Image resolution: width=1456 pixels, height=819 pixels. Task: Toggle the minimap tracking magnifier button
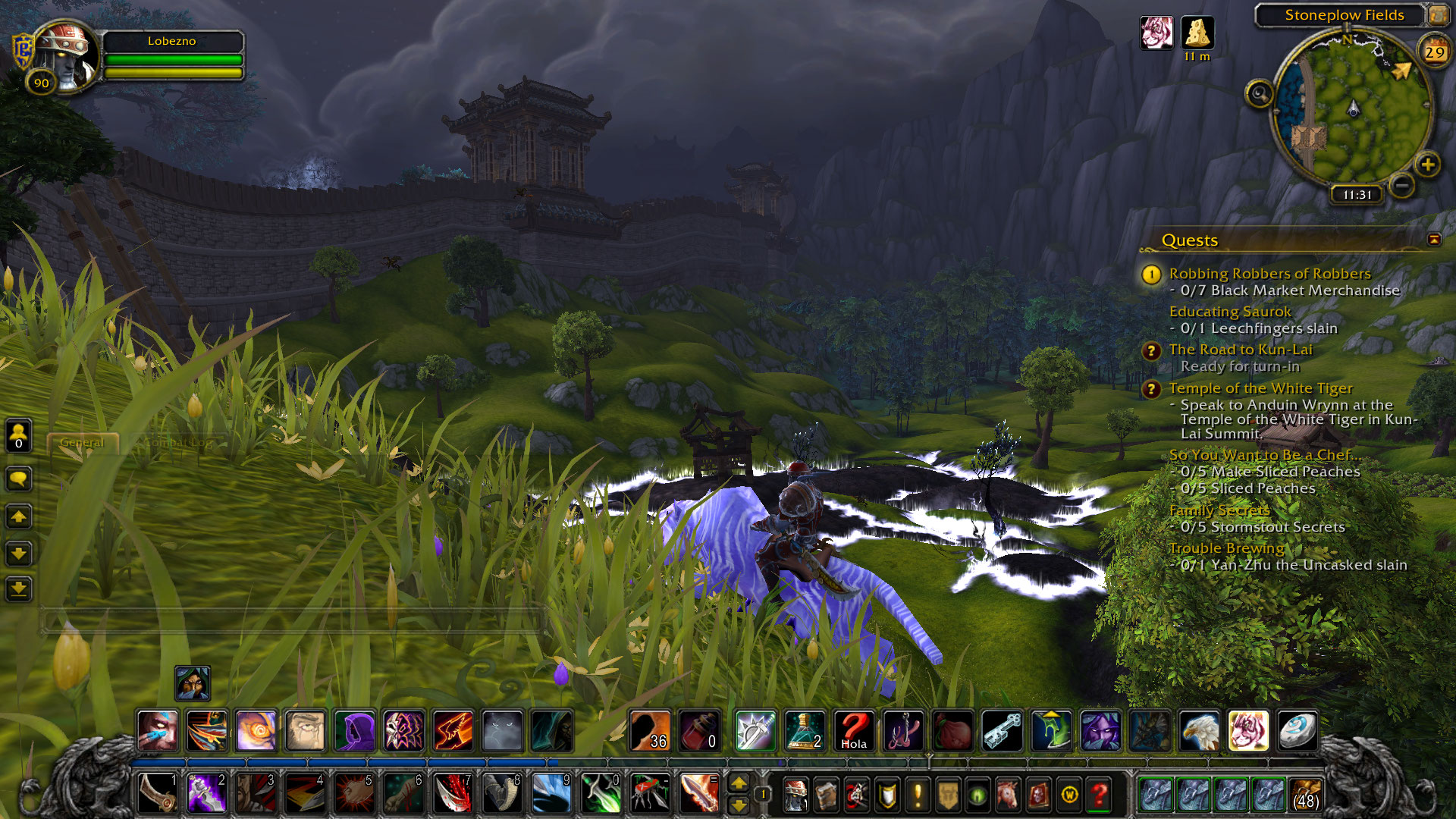point(1259,94)
